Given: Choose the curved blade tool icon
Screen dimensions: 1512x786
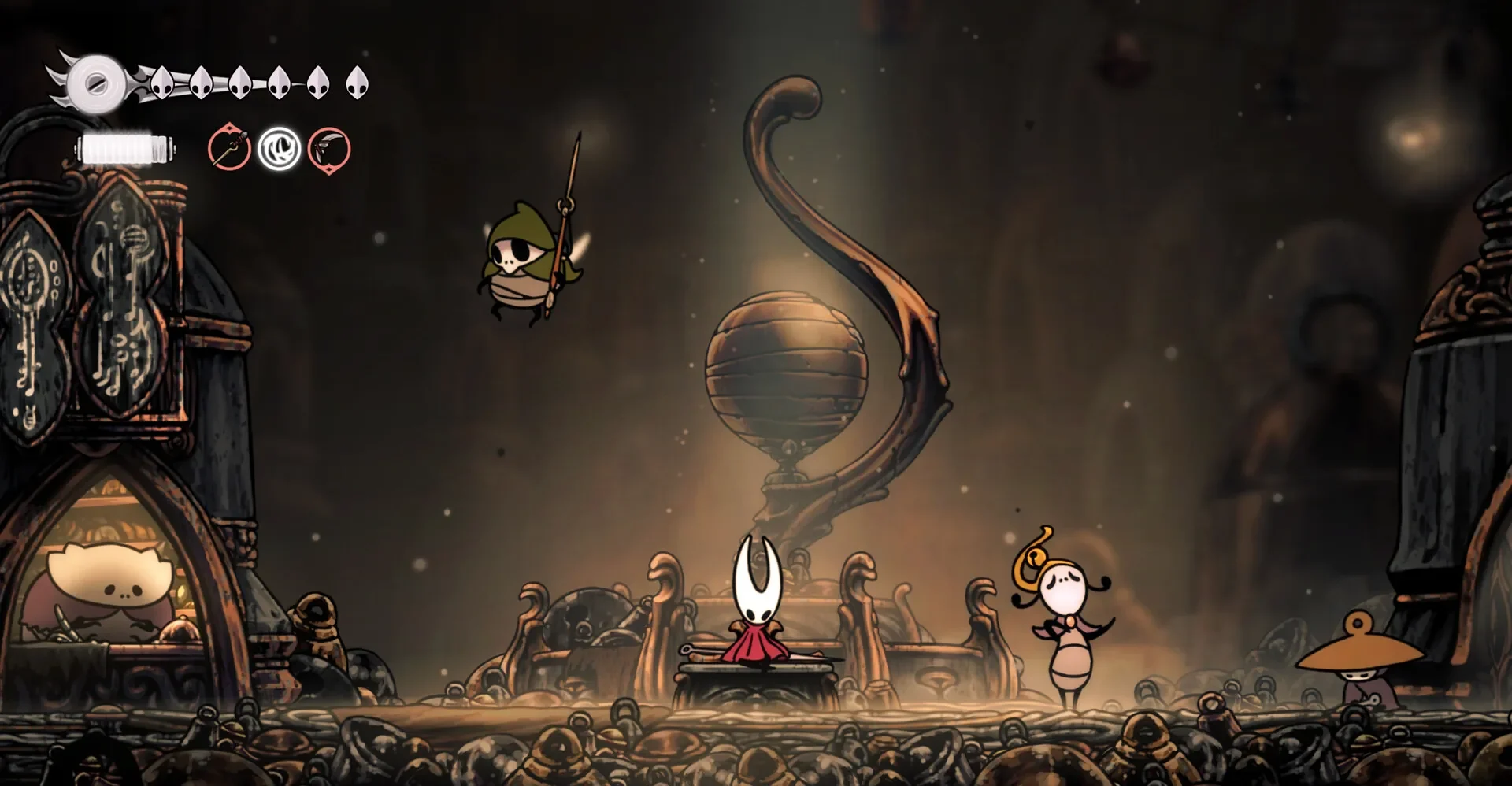Looking at the screenshot, I should pos(329,148).
